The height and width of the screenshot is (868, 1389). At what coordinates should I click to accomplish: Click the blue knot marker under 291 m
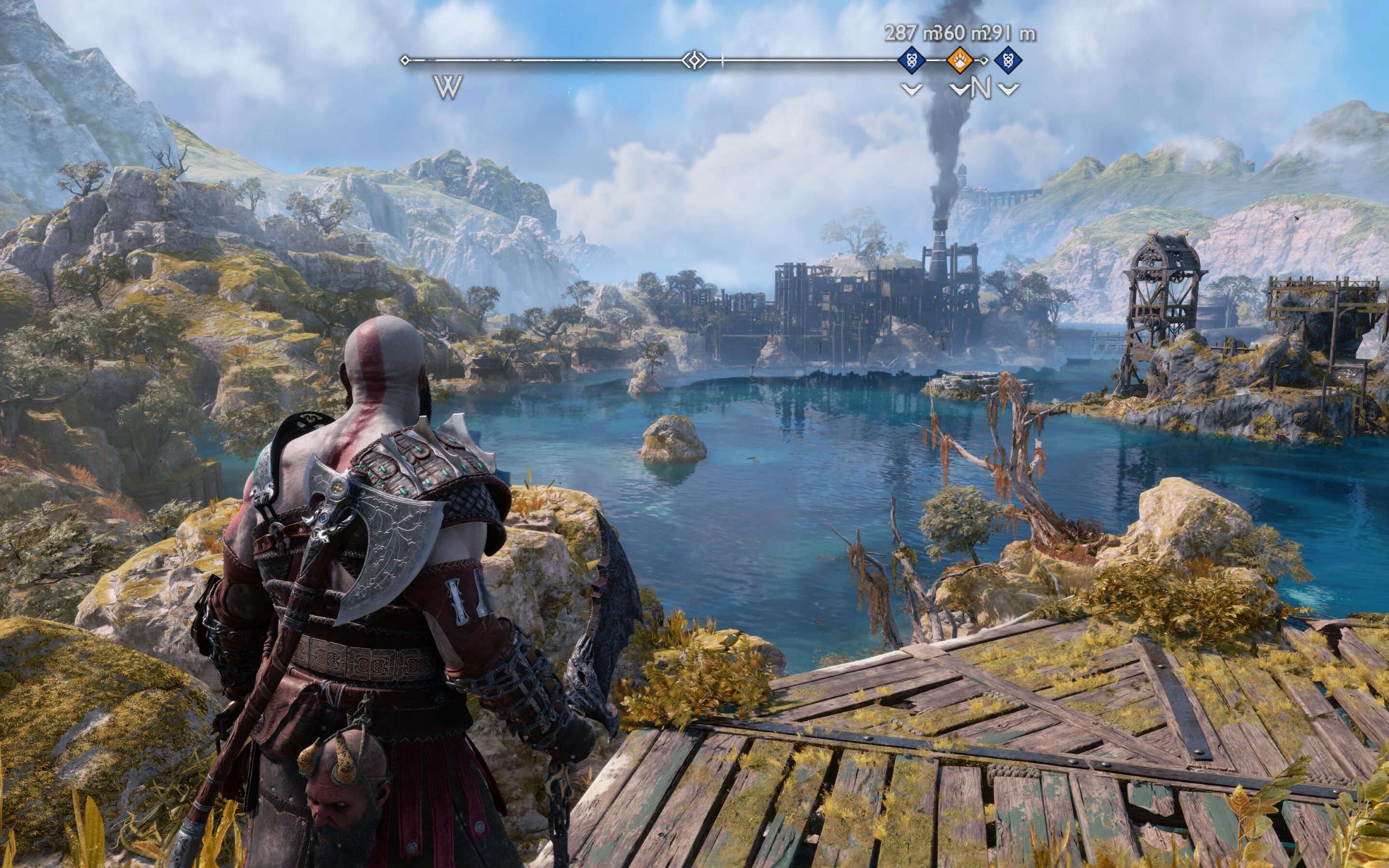point(1008,59)
